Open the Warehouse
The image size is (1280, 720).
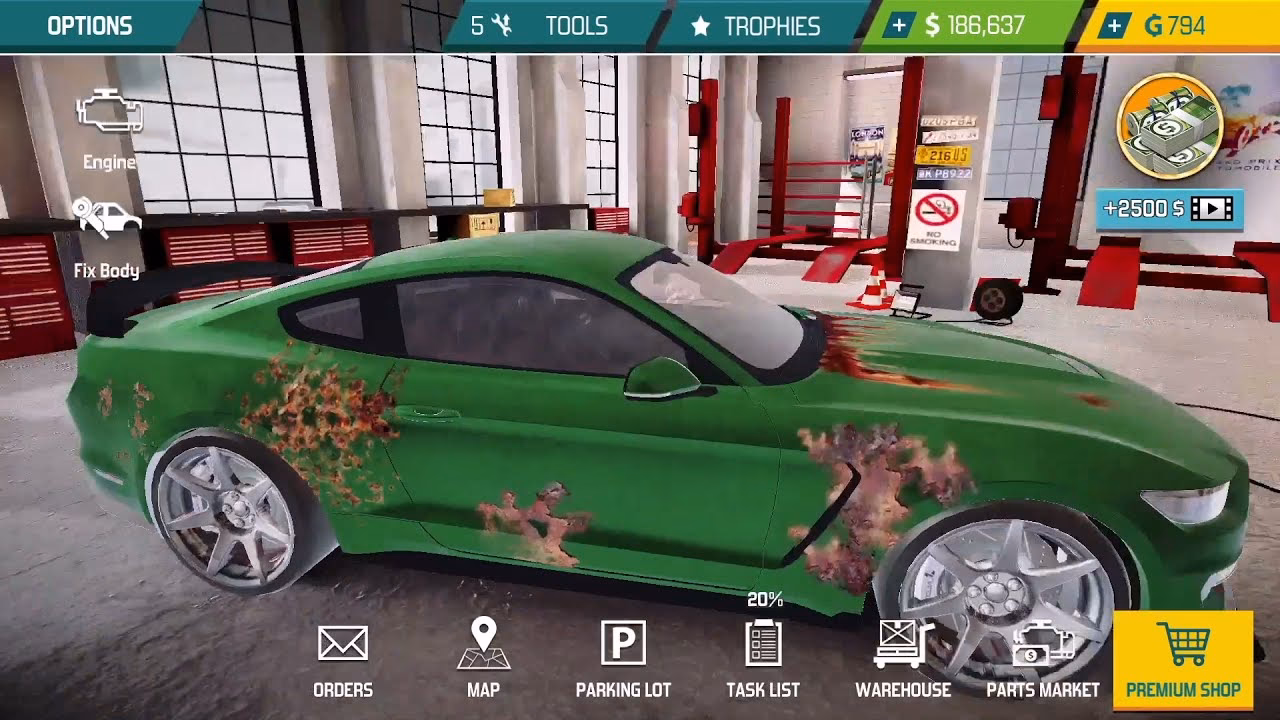[x=901, y=655]
